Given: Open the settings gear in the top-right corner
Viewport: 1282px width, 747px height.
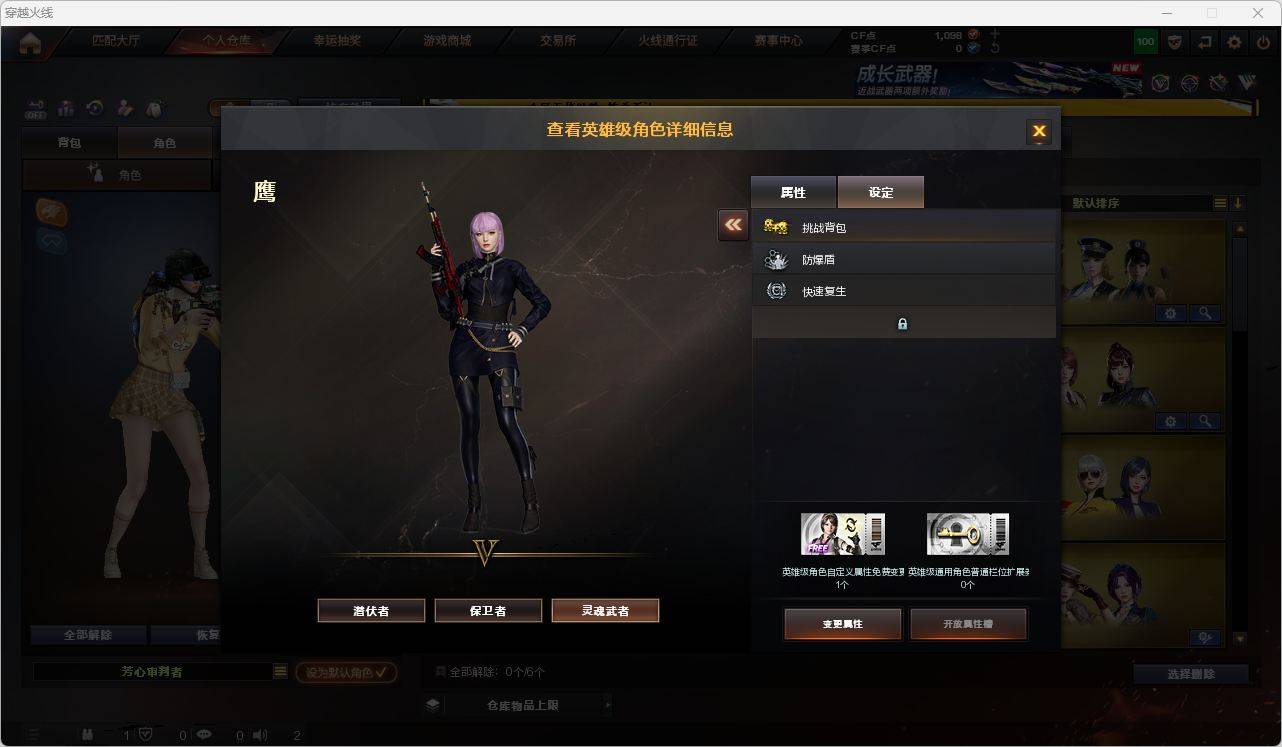Looking at the screenshot, I should pos(1233,42).
